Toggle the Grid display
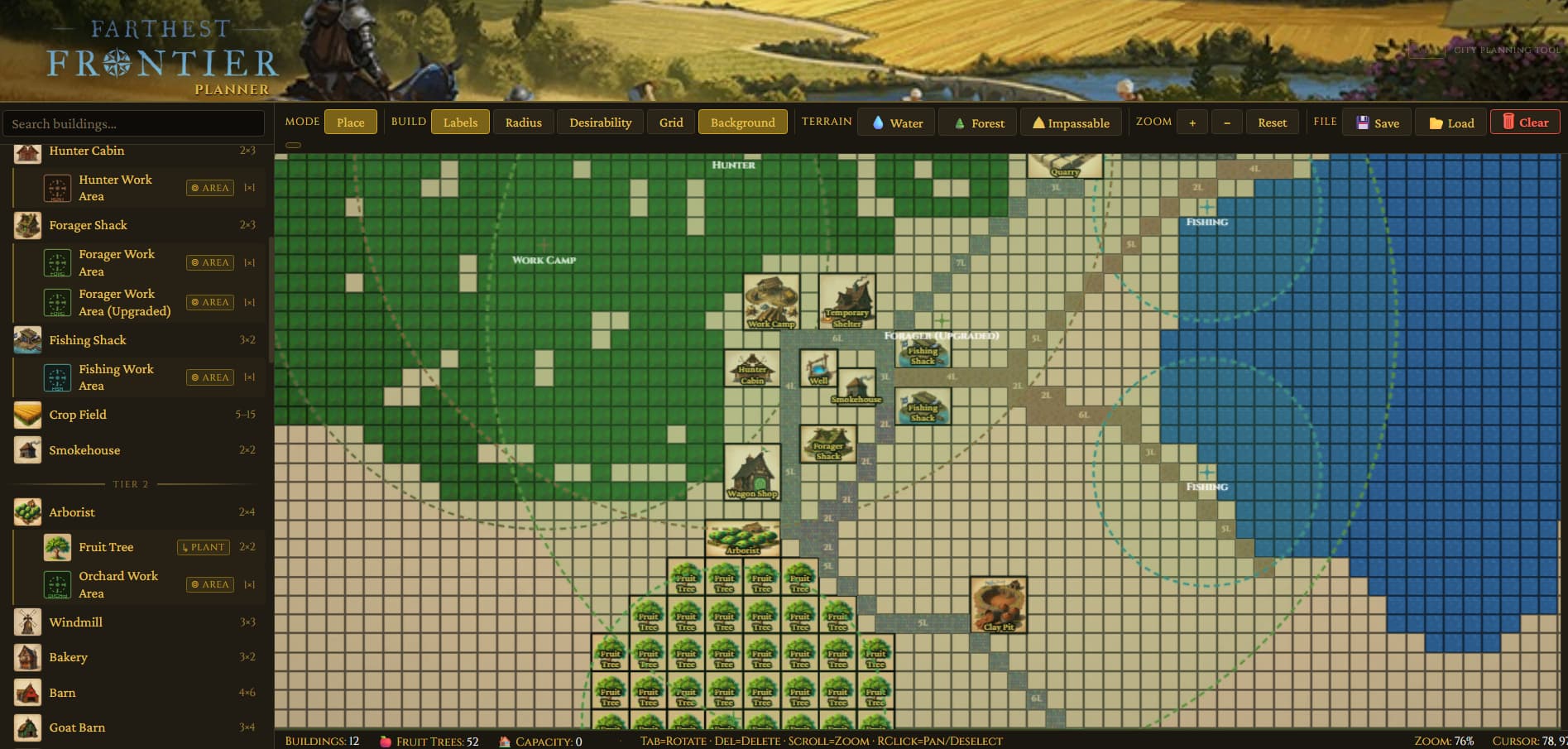This screenshot has width=1568, height=749. (x=671, y=122)
